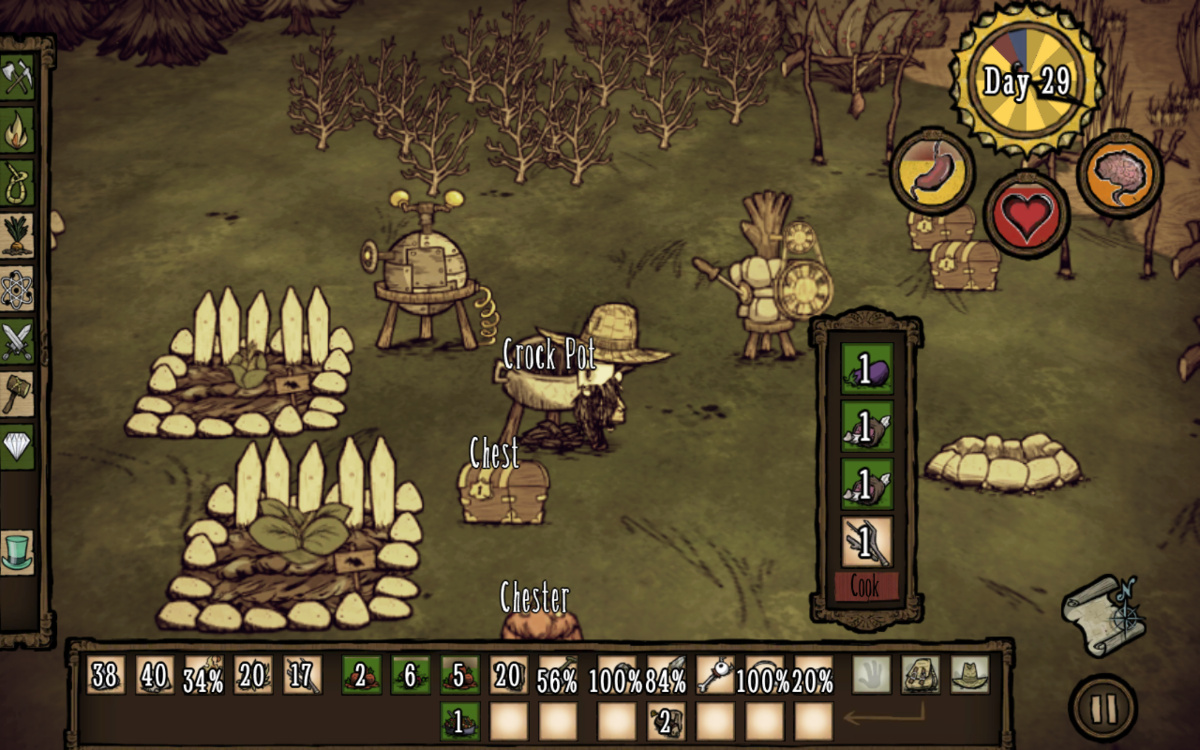The height and width of the screenshot is (750, 1200).
Task: Switch to the Dress top hat tab
Action: [x=17, y=552]
